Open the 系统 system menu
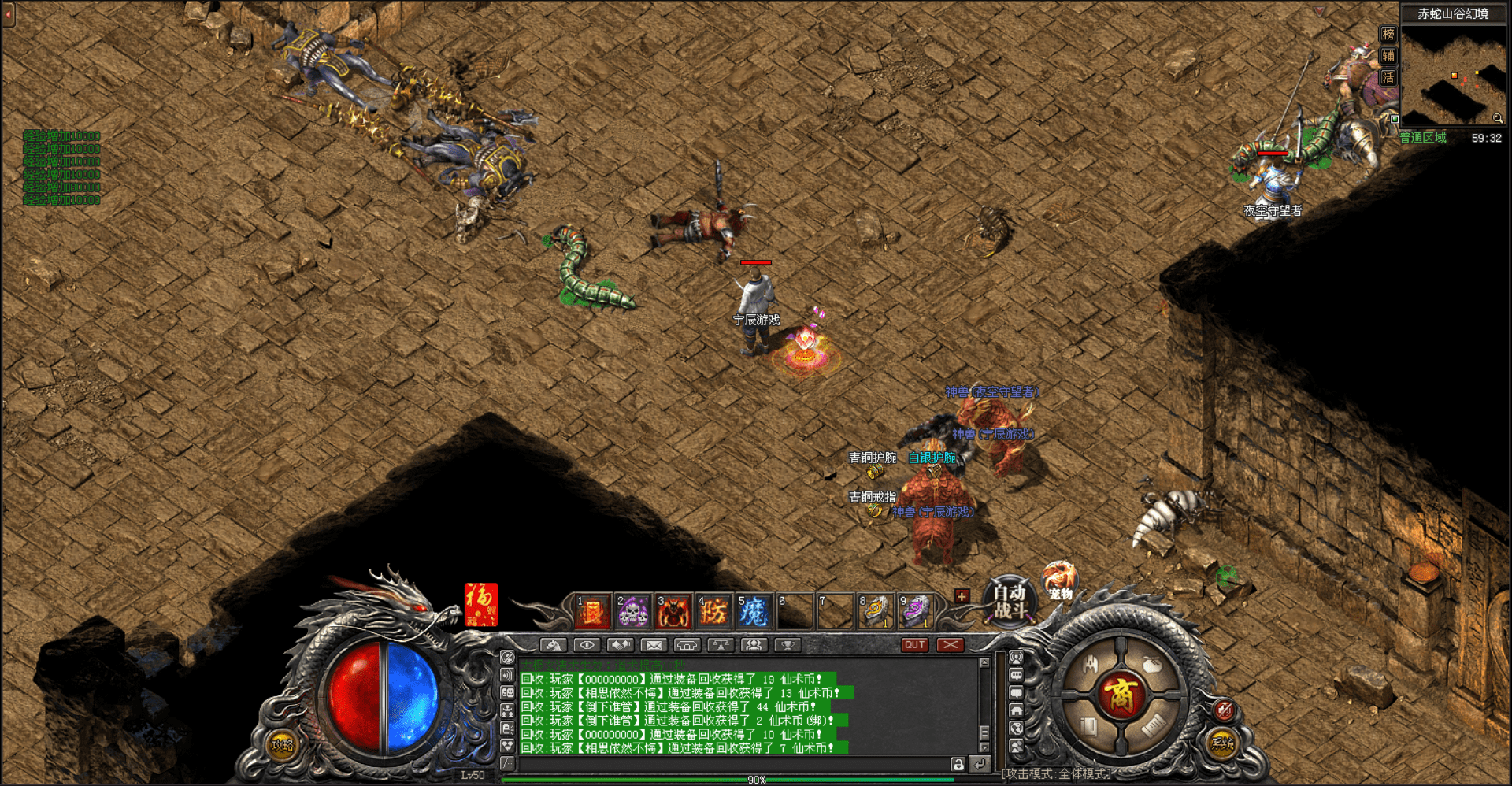Screen dimensions: 1512x786 pos(1222,742)
